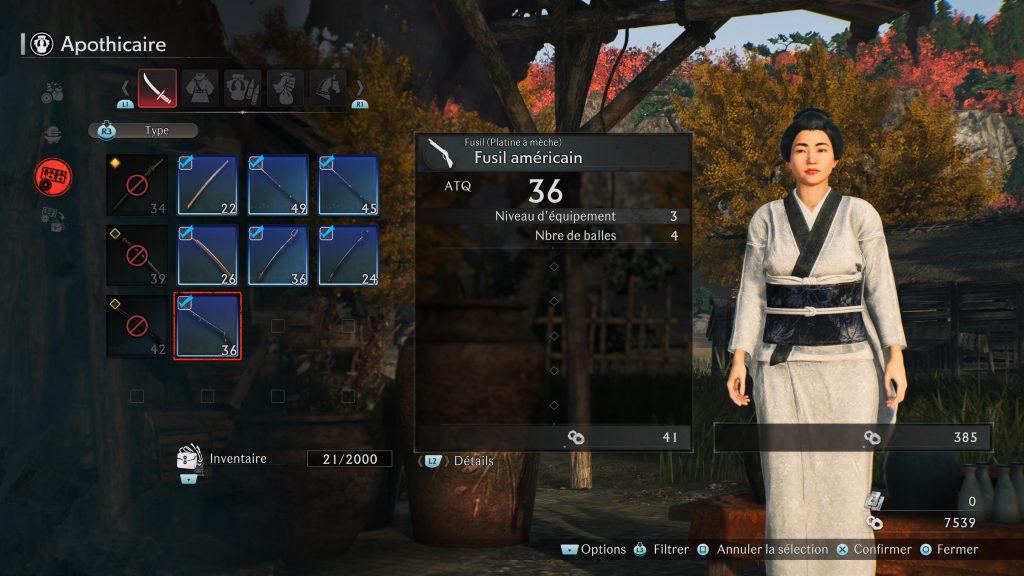Pick the weapon slot with attack 45

coord(348,185)
